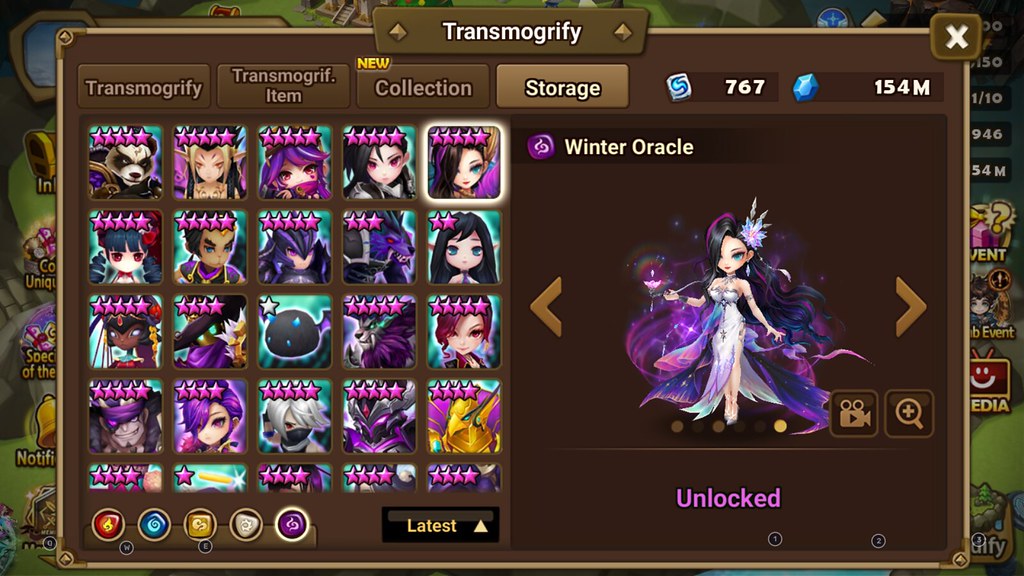Zoom in on the Winter Oracle preview
The image size is (1024, 576).
coord(909,414)
